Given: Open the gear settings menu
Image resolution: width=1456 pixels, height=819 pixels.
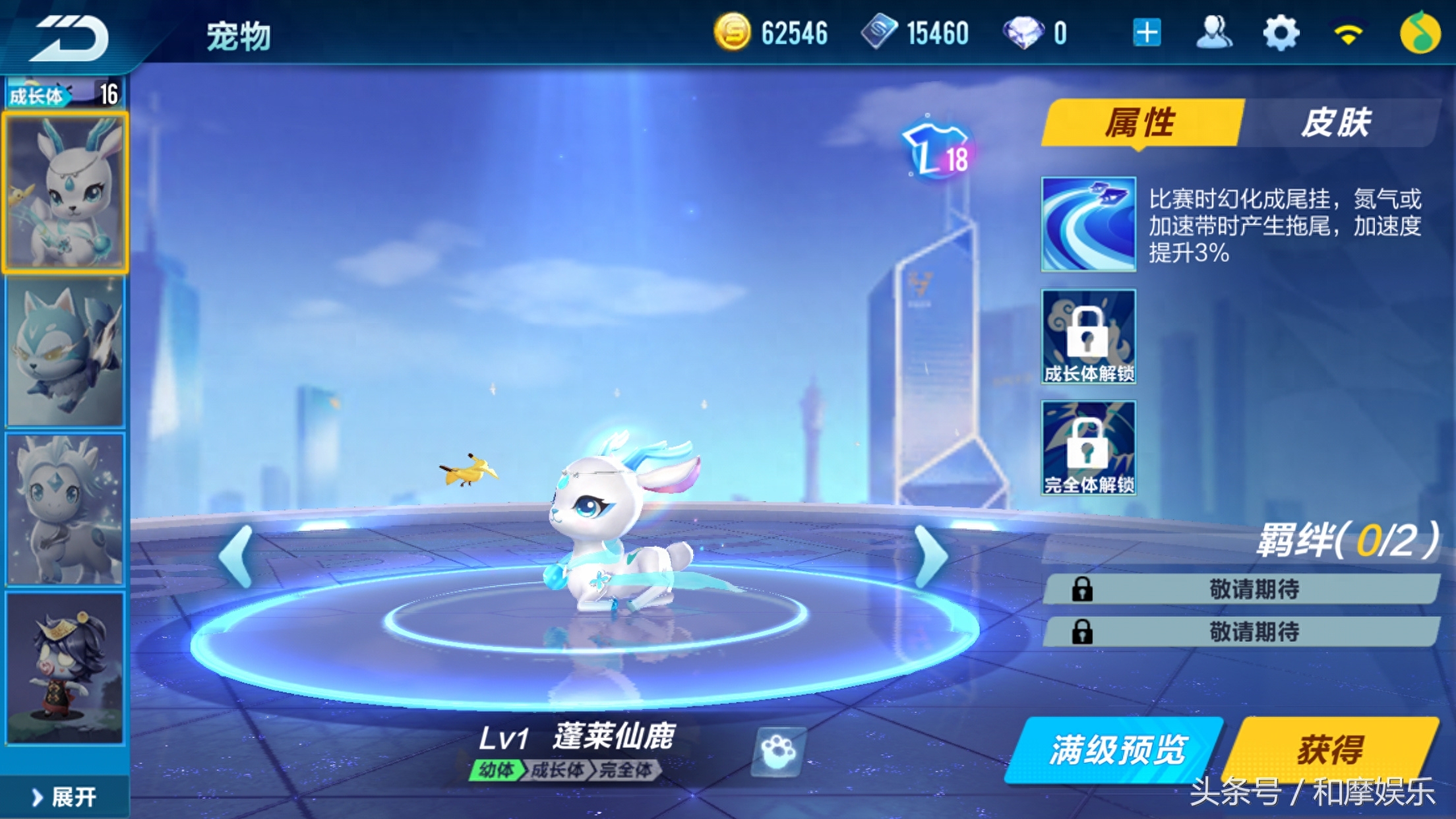Looking at the screenshot, I should click(1280, 33).
